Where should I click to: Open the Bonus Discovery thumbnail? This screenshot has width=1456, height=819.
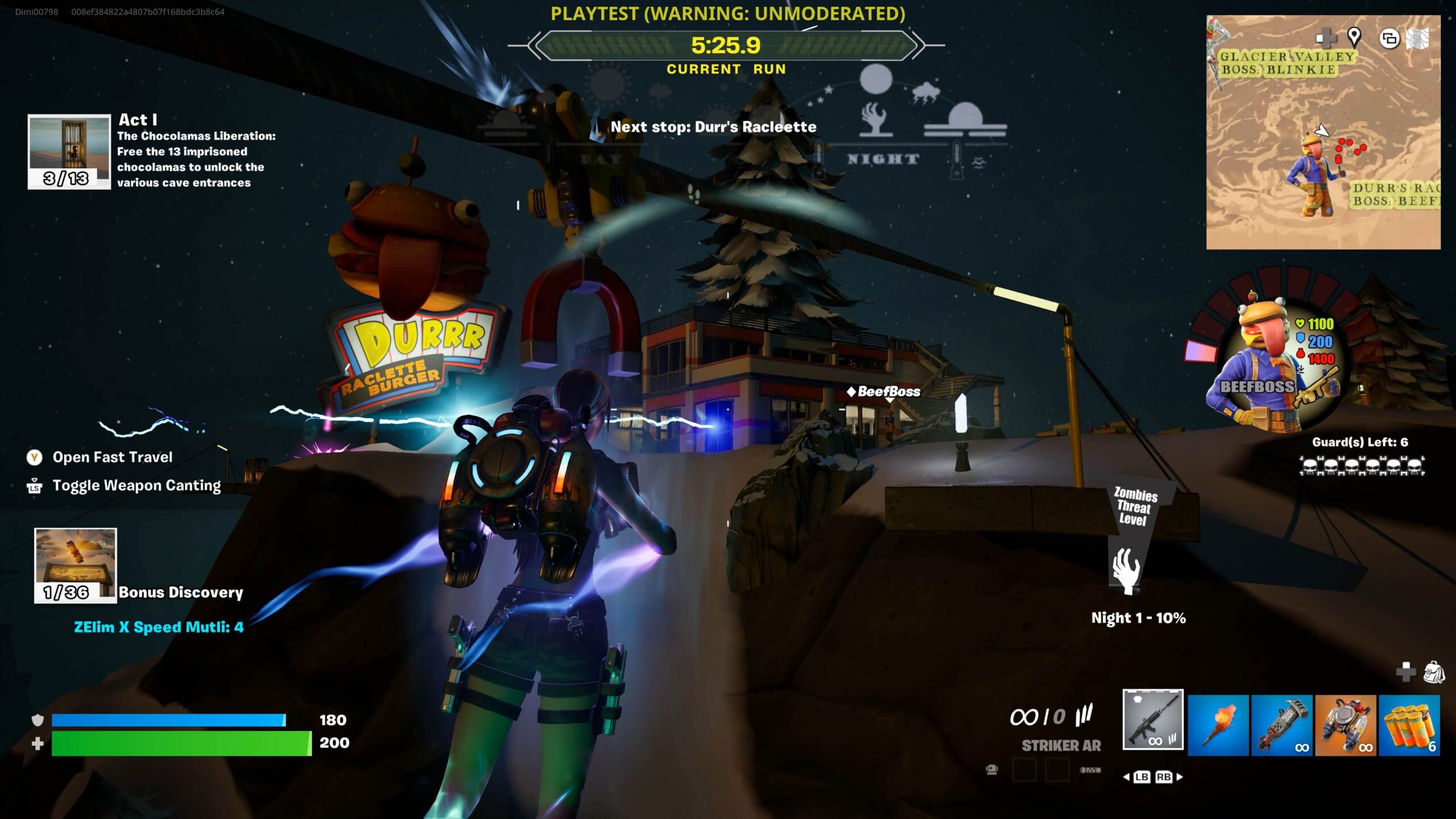pos(76,565)
